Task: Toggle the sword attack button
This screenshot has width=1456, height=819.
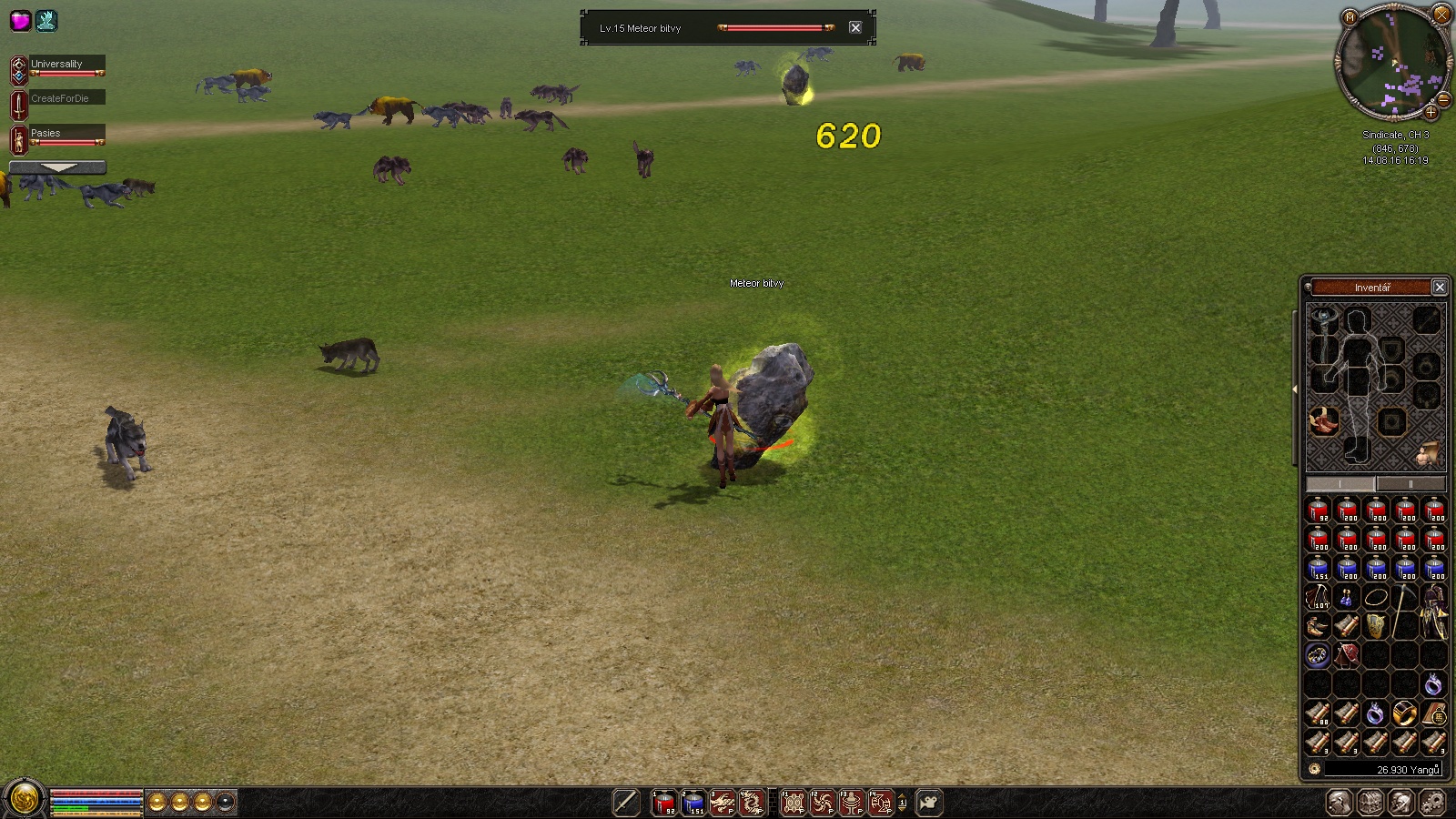Action: 626,803
